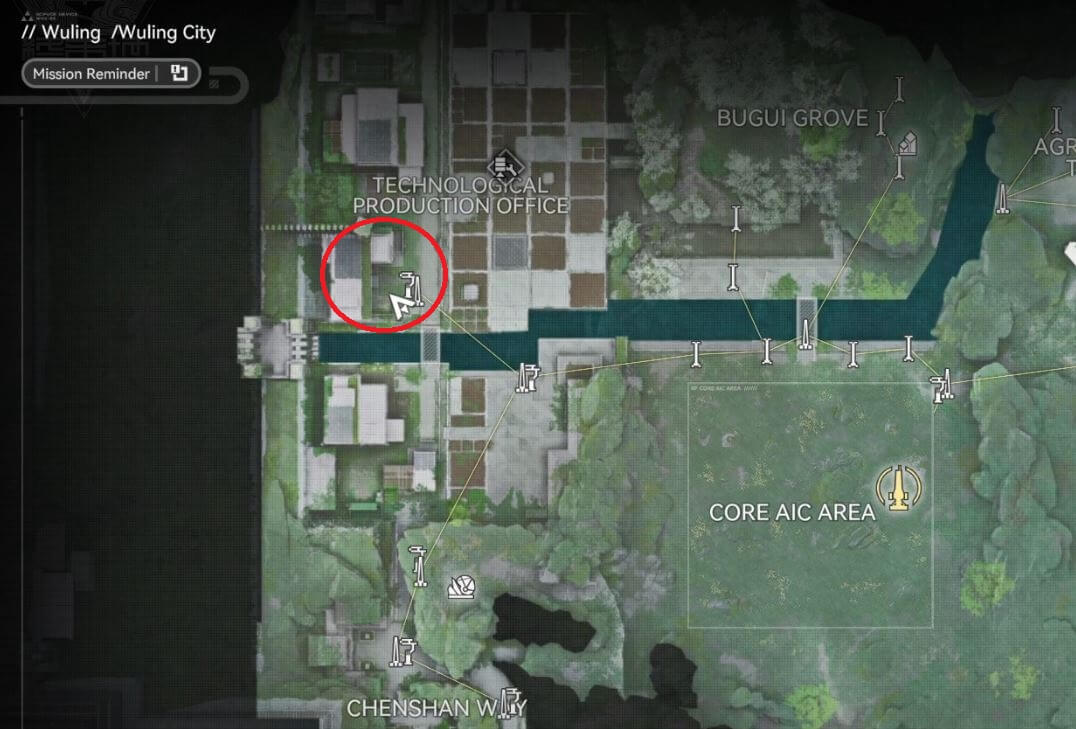Screen dimensions: 1076x729
Task: Select the building marker near Bugui Grove
Action: (x=907, y=143)
